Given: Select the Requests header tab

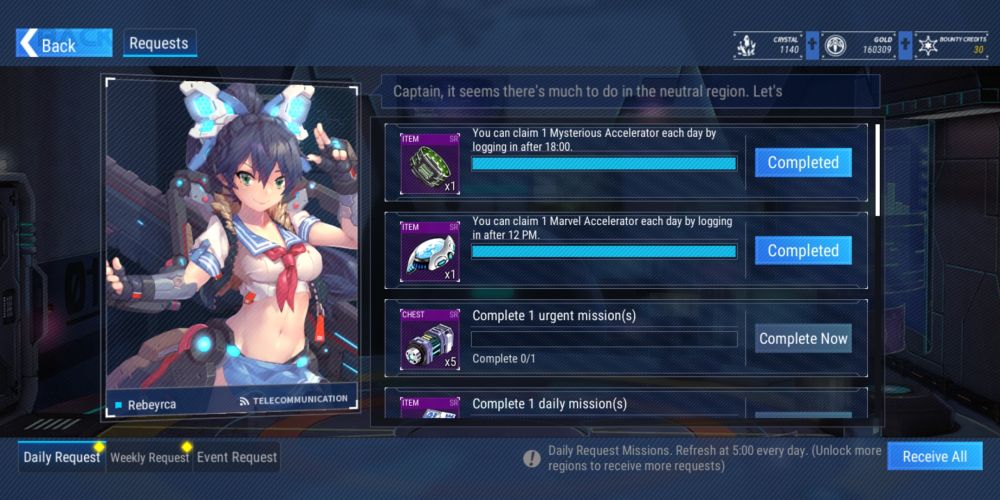Looking at the screenshot, I should pos(159,44).
